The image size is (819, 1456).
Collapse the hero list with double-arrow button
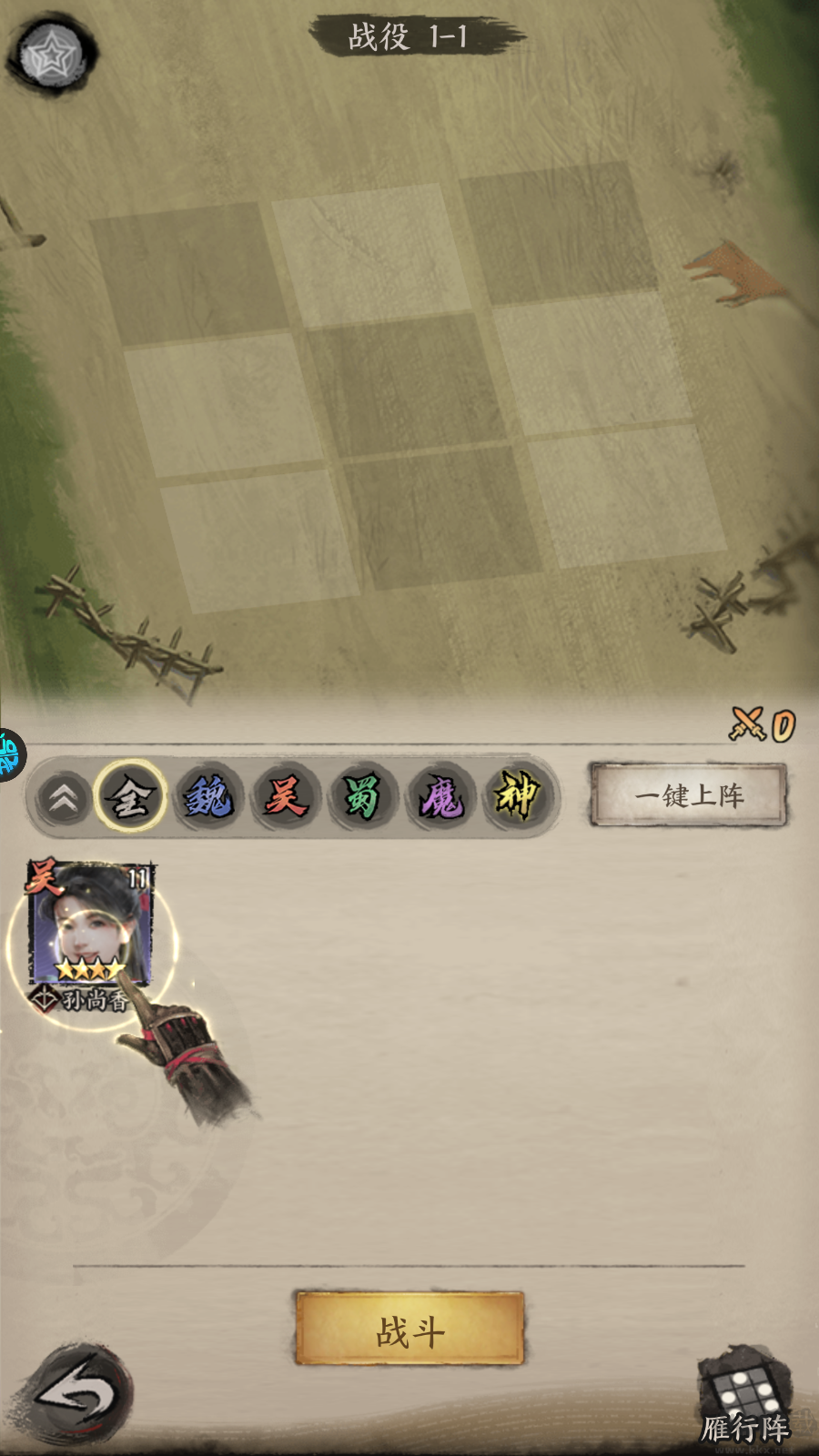[x=63, y=799]
